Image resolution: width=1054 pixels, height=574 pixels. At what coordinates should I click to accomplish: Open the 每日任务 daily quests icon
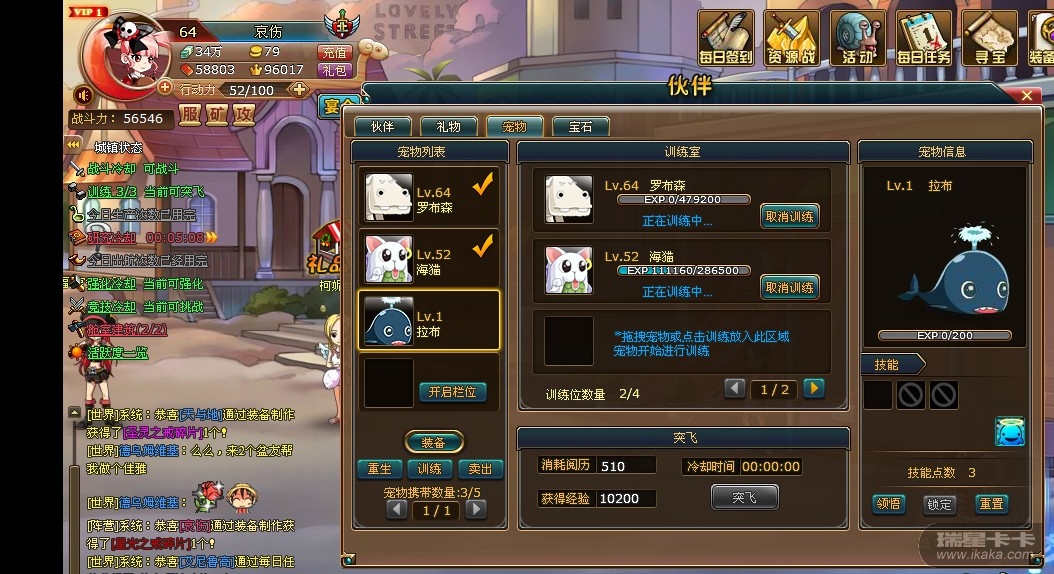pyautogui.click(x=923, y=38)
